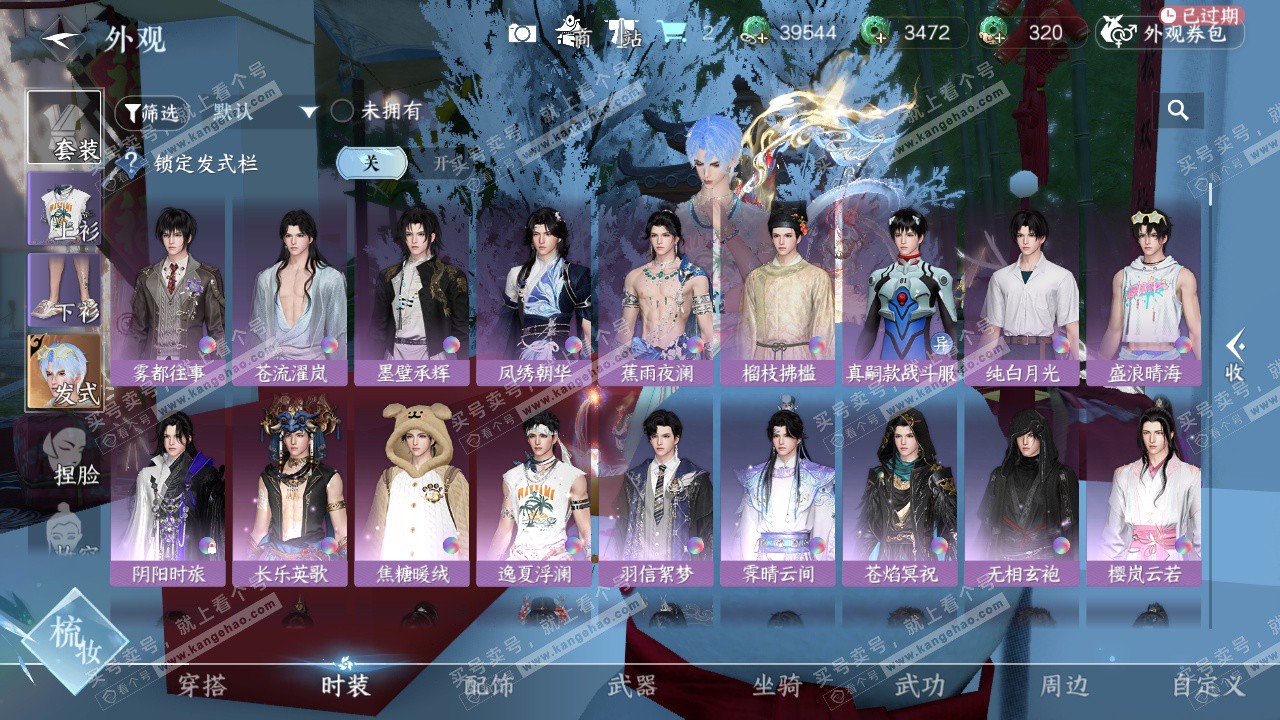Expand the 默认 sort dropdown

[x=264, y=112]
